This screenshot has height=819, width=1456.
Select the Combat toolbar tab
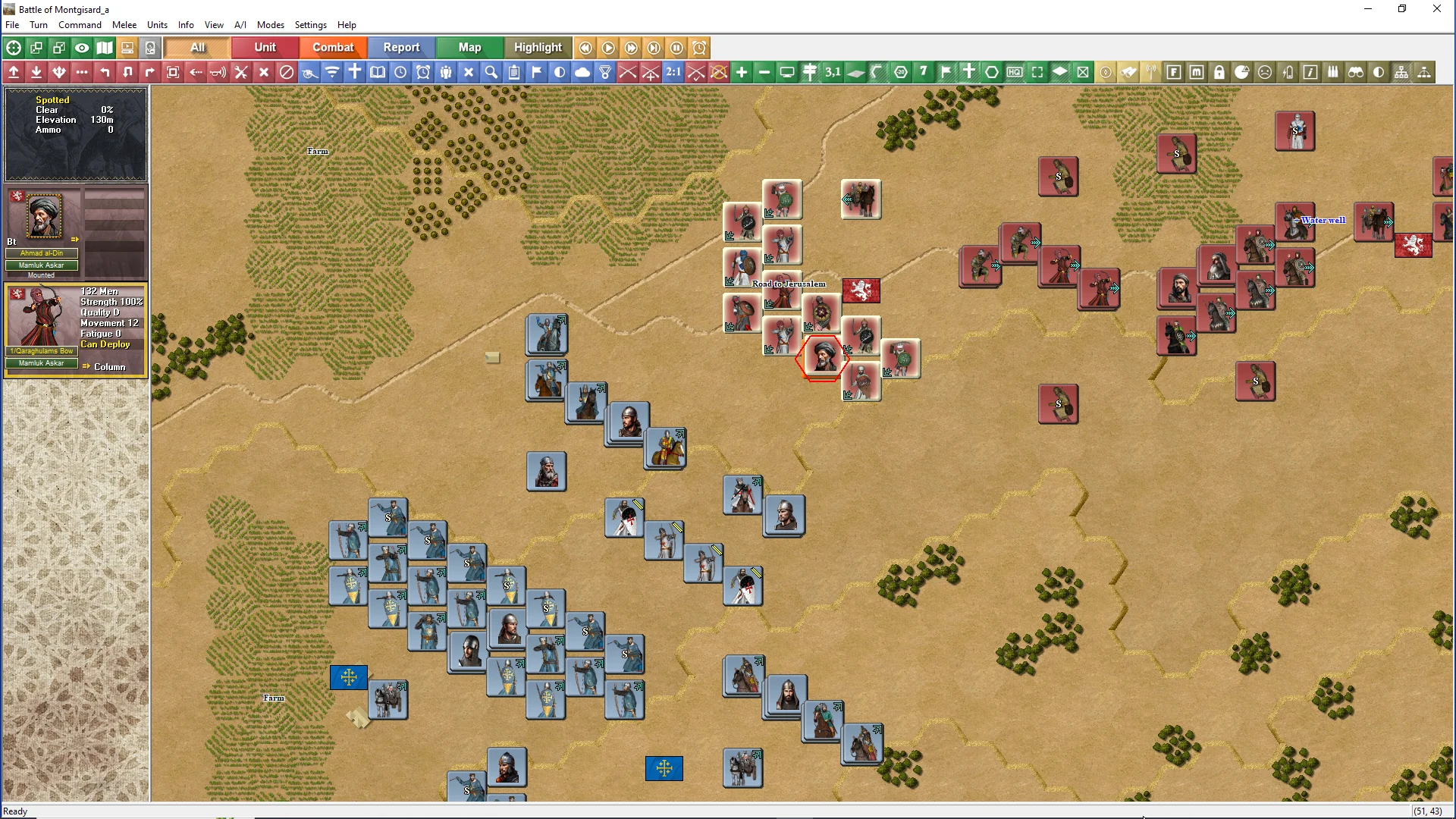click(333, 47)
